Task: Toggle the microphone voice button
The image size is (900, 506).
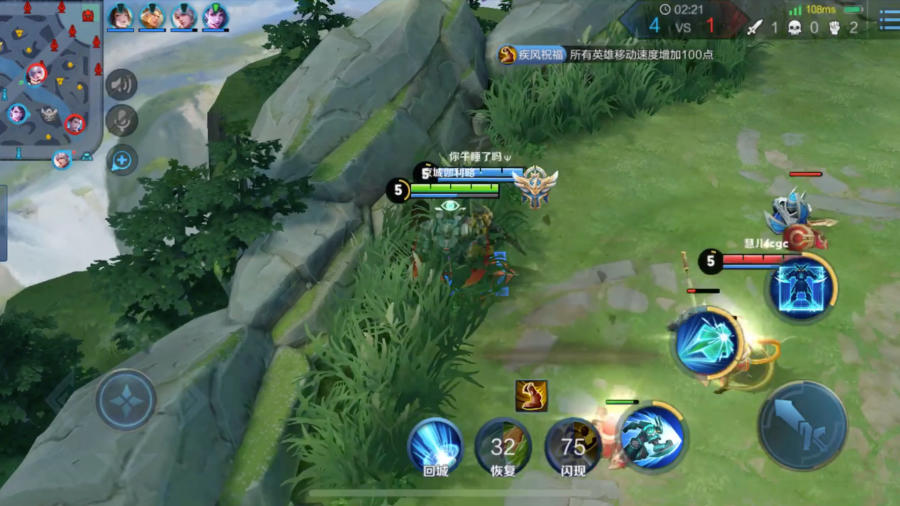Action: click(x=122, y=121)
